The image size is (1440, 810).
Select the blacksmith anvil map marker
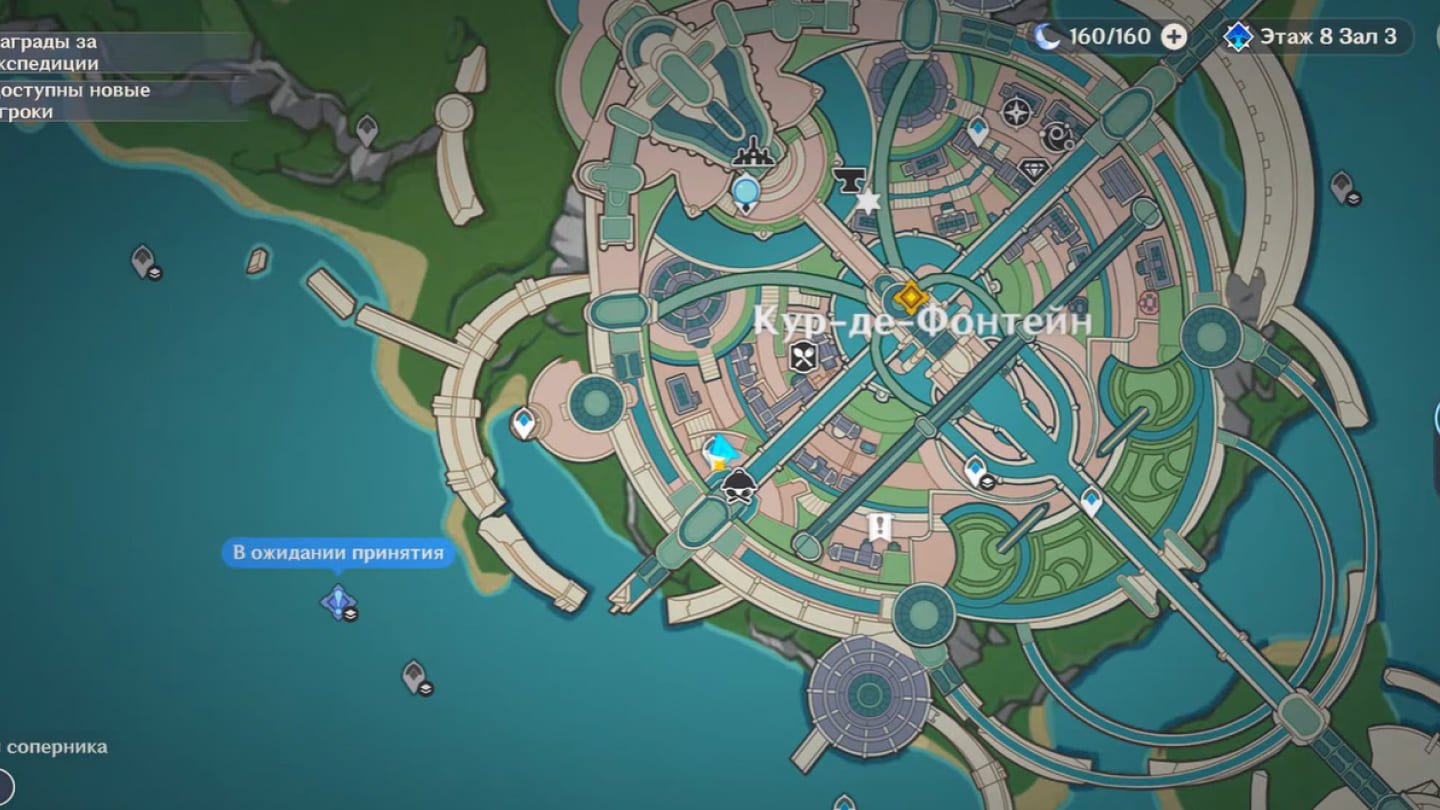coord(848,180)
